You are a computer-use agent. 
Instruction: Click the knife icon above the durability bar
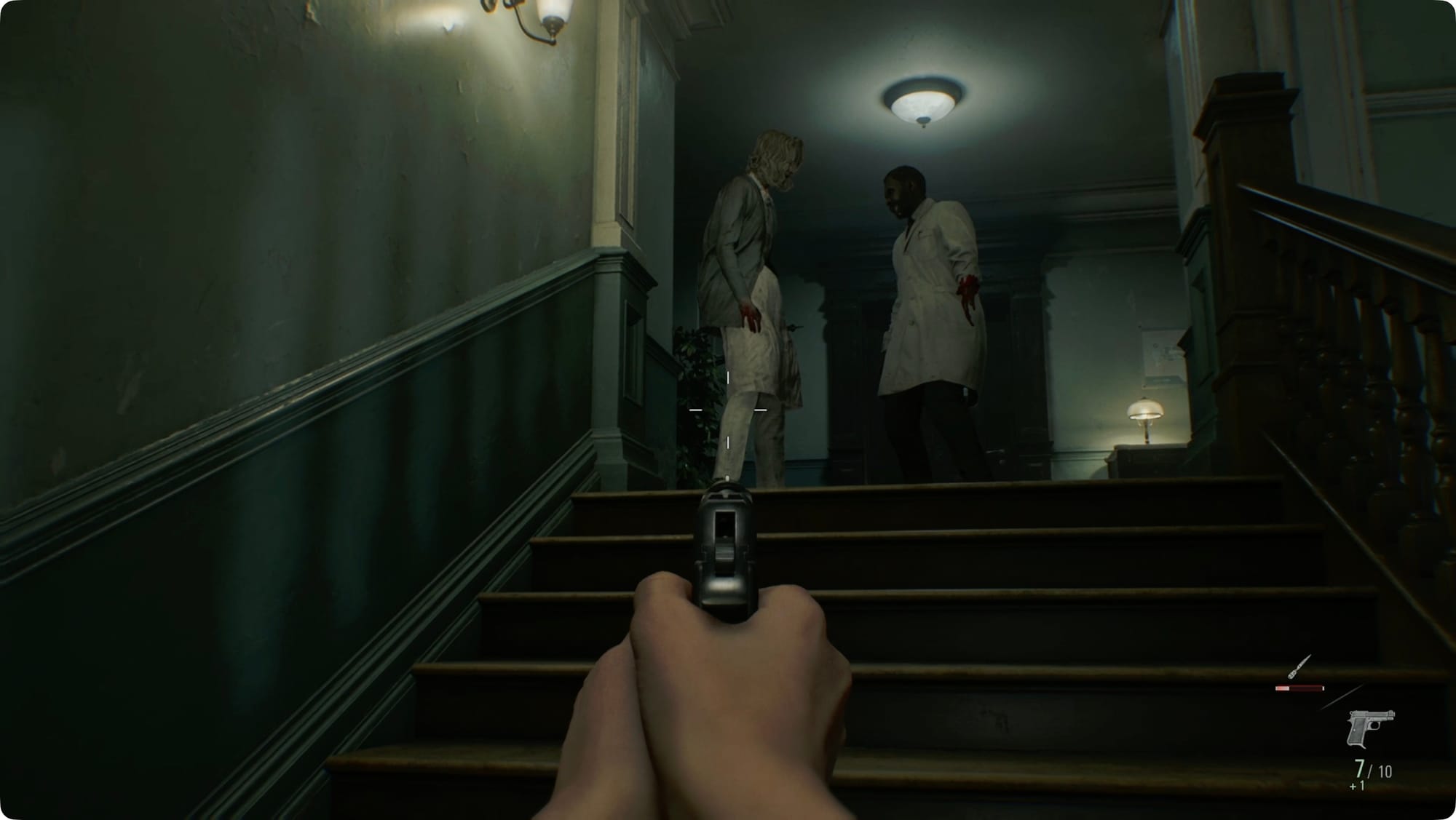(x=1299, y=667)
